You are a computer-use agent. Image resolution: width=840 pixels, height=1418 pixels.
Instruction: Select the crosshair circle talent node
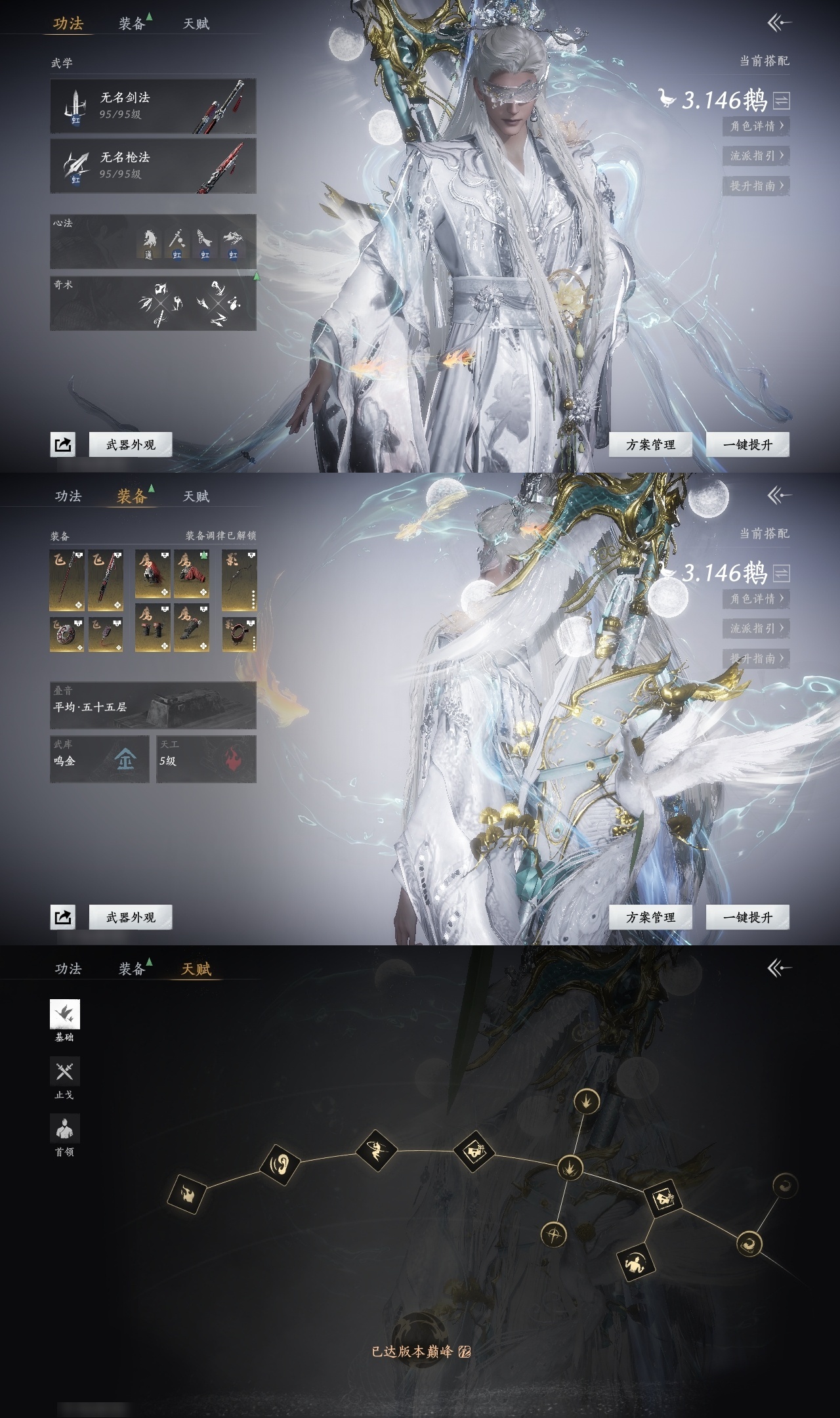(554, 1234)
